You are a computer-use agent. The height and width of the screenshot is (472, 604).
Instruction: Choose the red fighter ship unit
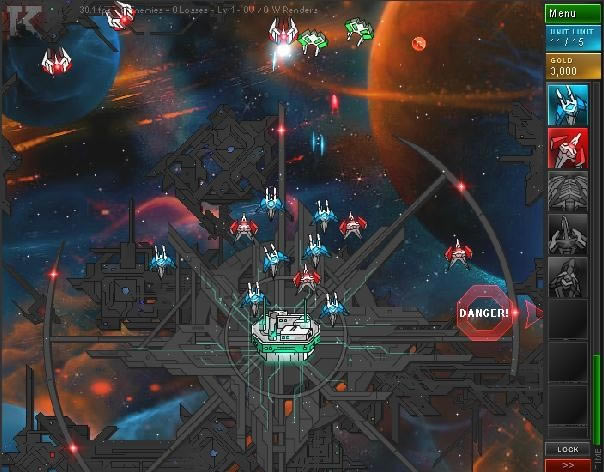[567, 148]
